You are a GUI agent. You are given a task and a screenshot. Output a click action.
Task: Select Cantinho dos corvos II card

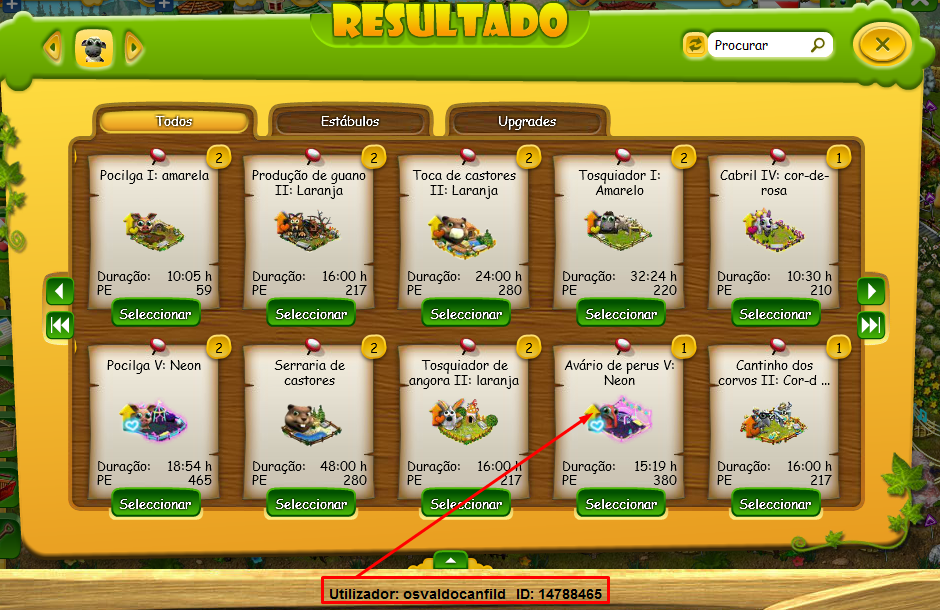click(775, 504)
